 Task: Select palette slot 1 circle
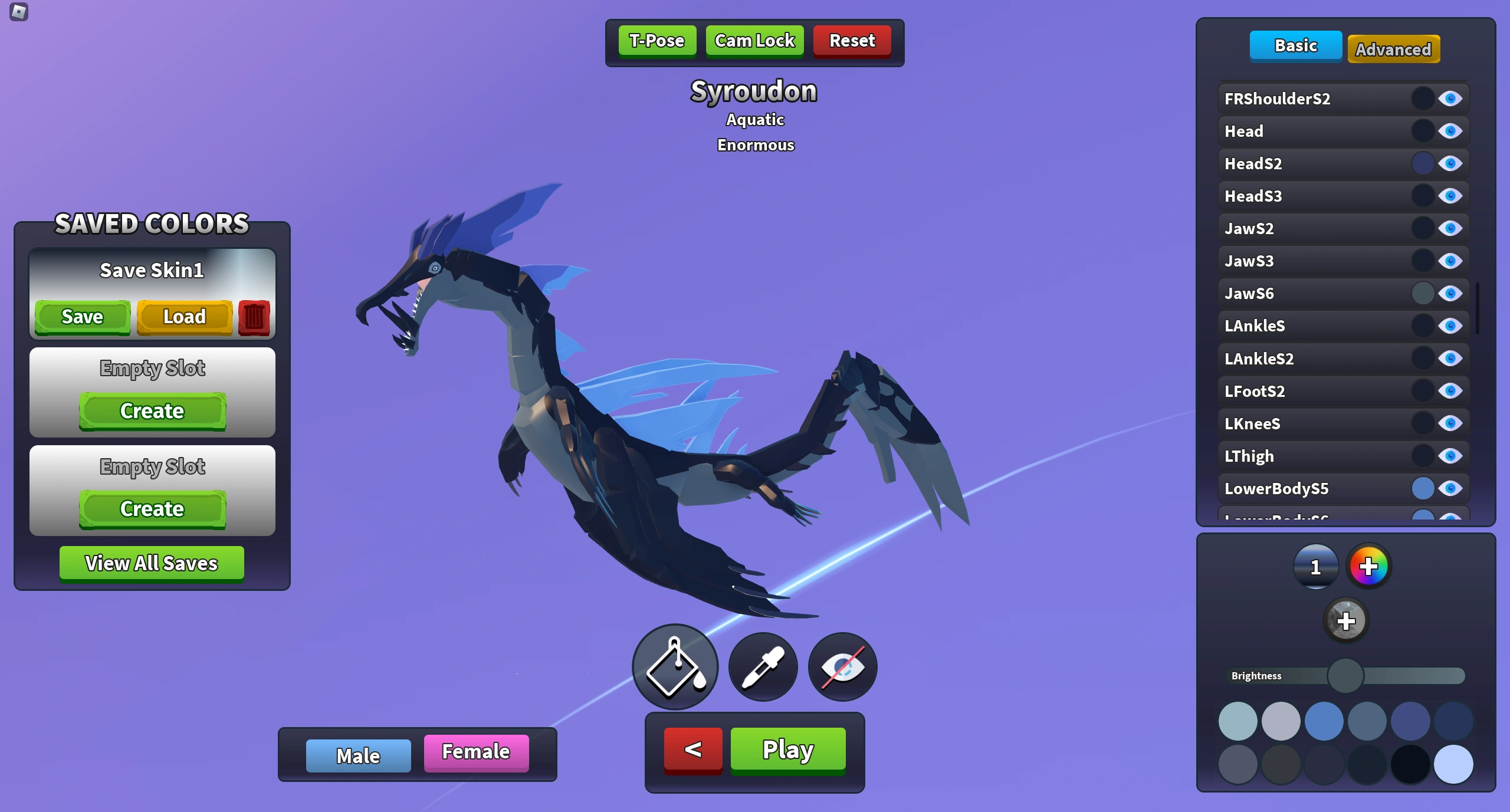point(1317,567)
